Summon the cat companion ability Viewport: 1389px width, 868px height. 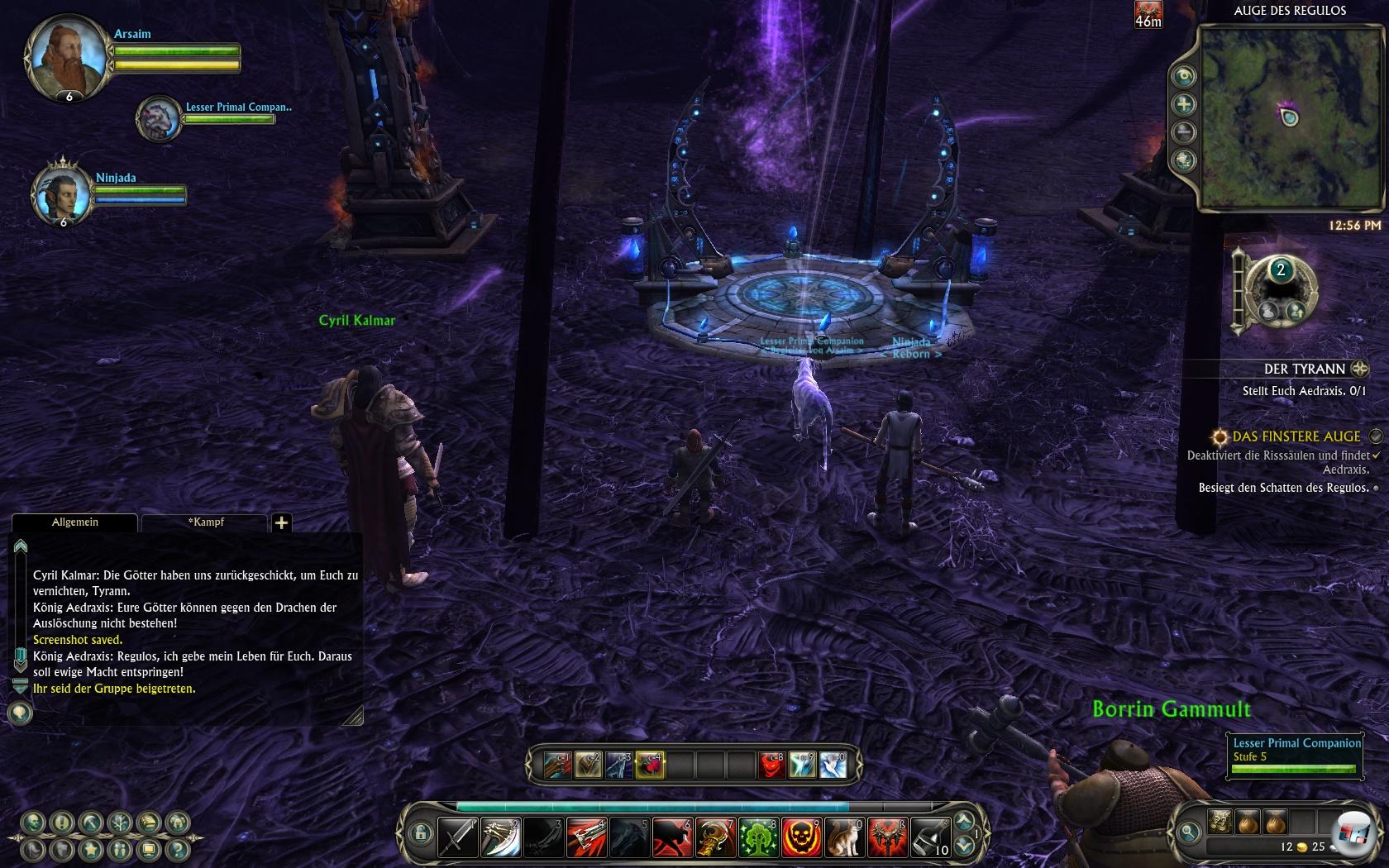844,837
